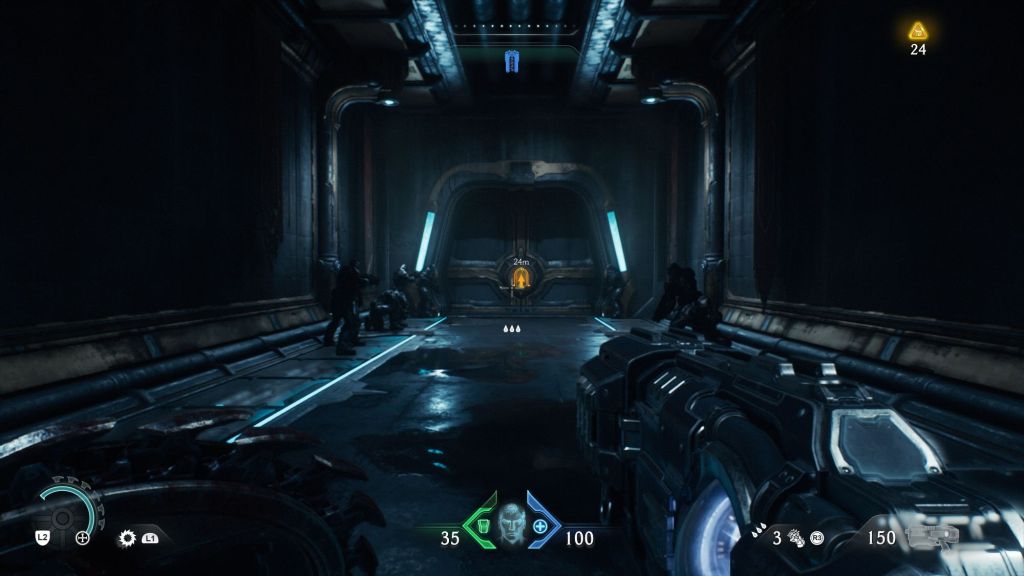Viewport: 1024px width, 576px height.
Task: Select the circular chainsaw gauge dial
Action: [66, 513]
